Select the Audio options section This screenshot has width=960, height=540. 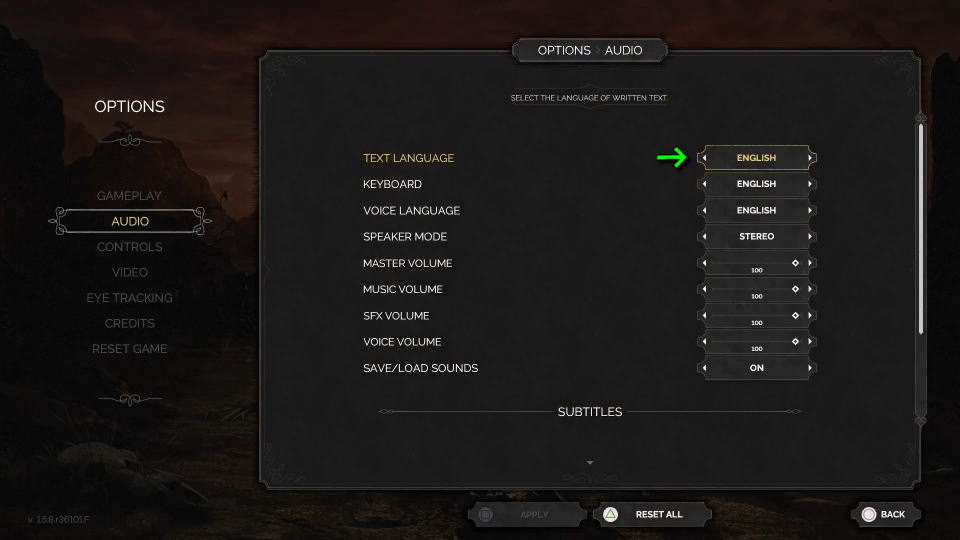point(130,221)
